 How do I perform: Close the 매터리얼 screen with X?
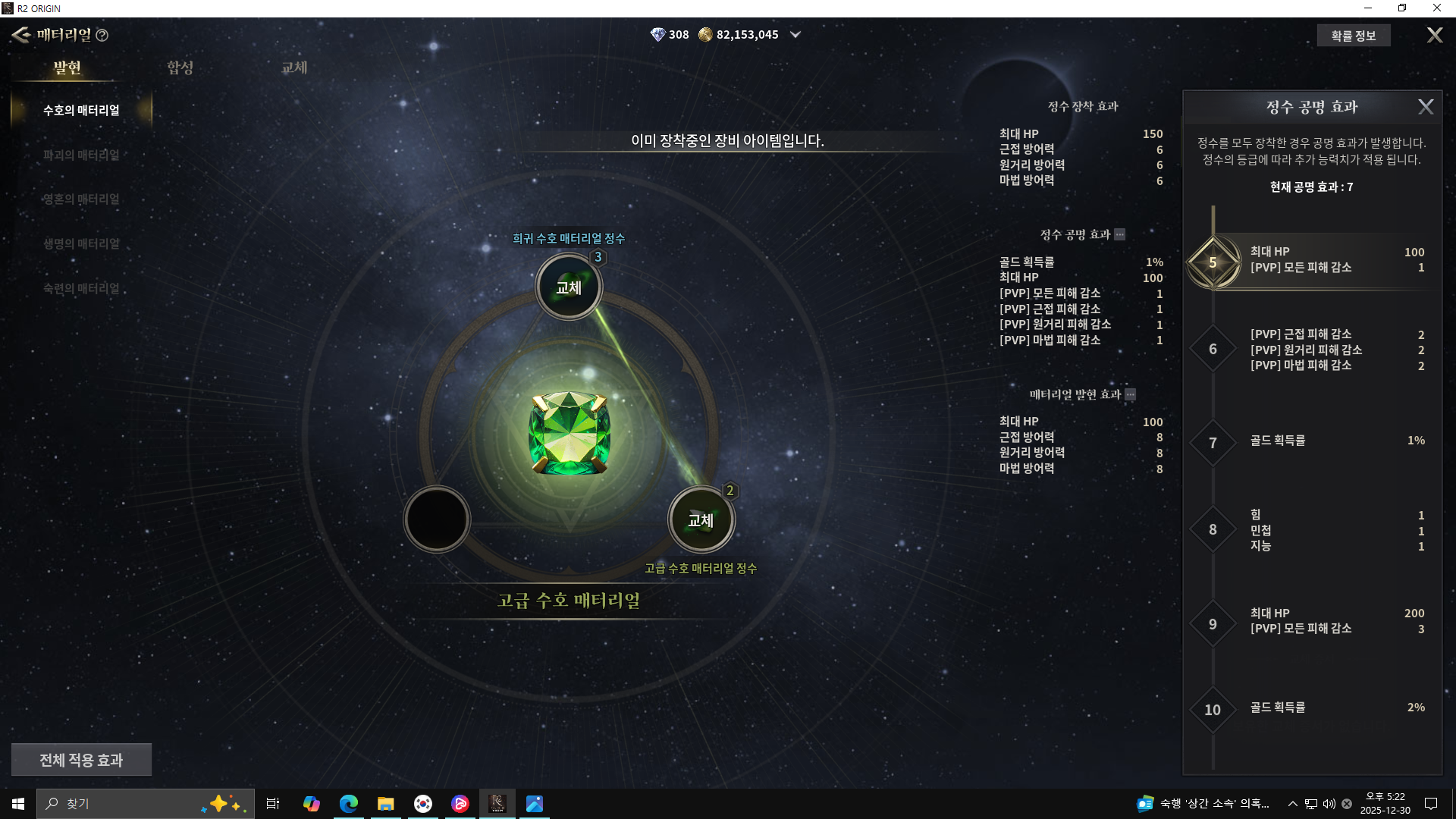pos(1435,36)
